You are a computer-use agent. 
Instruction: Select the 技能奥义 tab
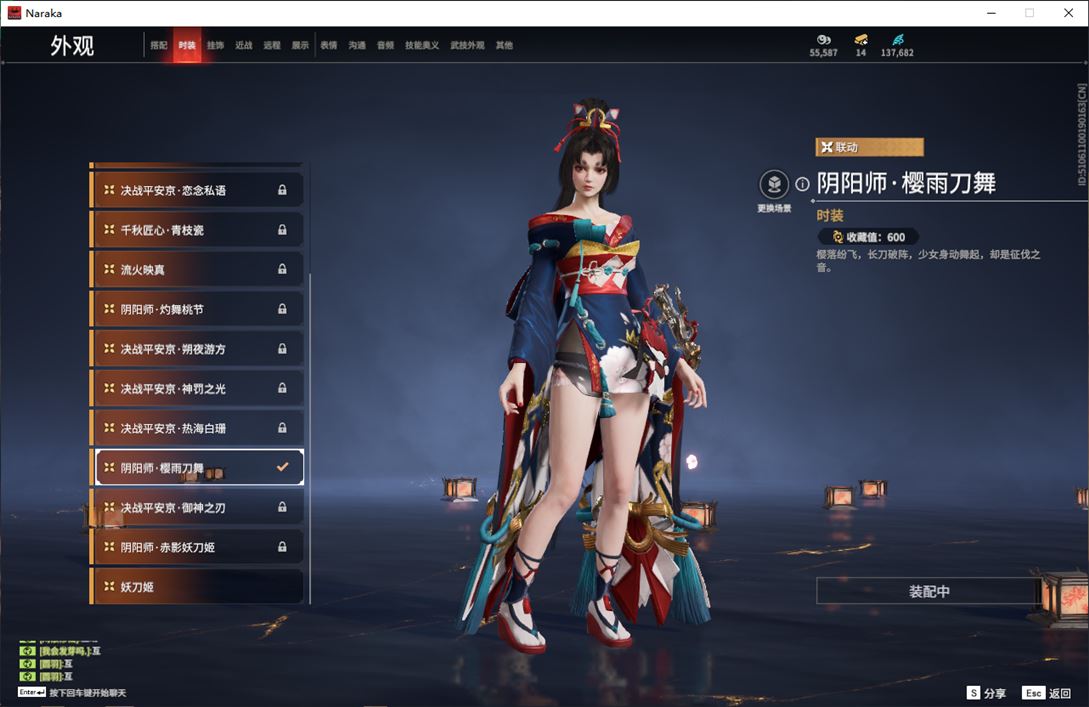[422, 45]
